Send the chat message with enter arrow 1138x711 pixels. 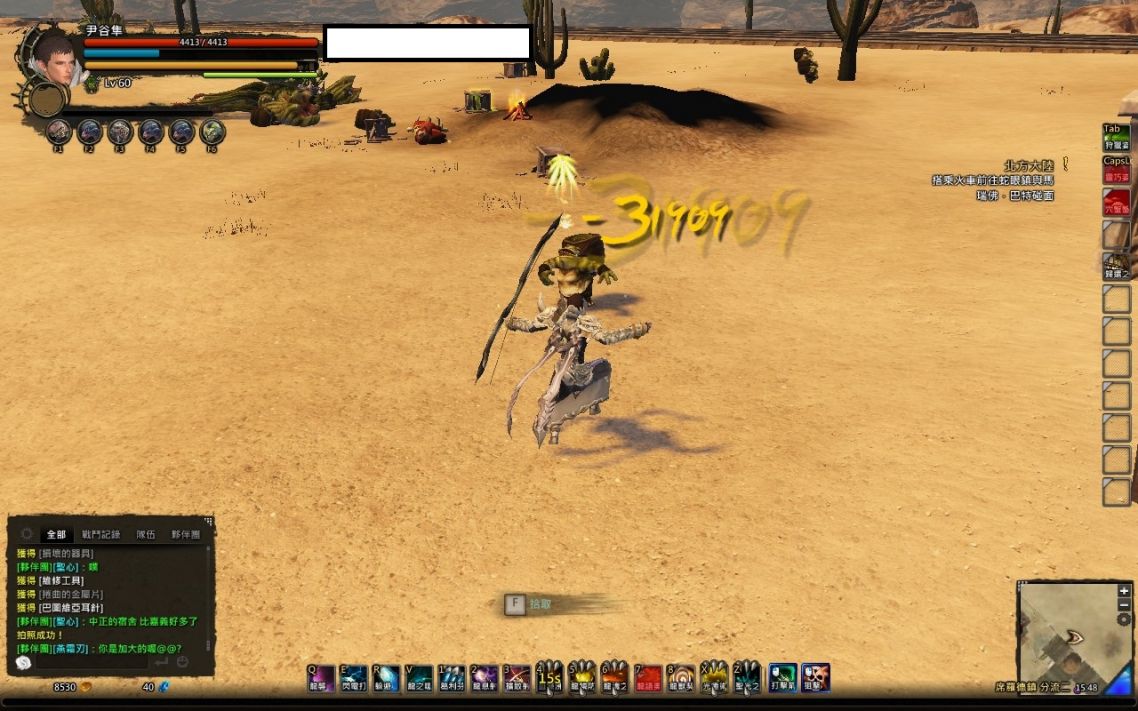tap(161, 662)
